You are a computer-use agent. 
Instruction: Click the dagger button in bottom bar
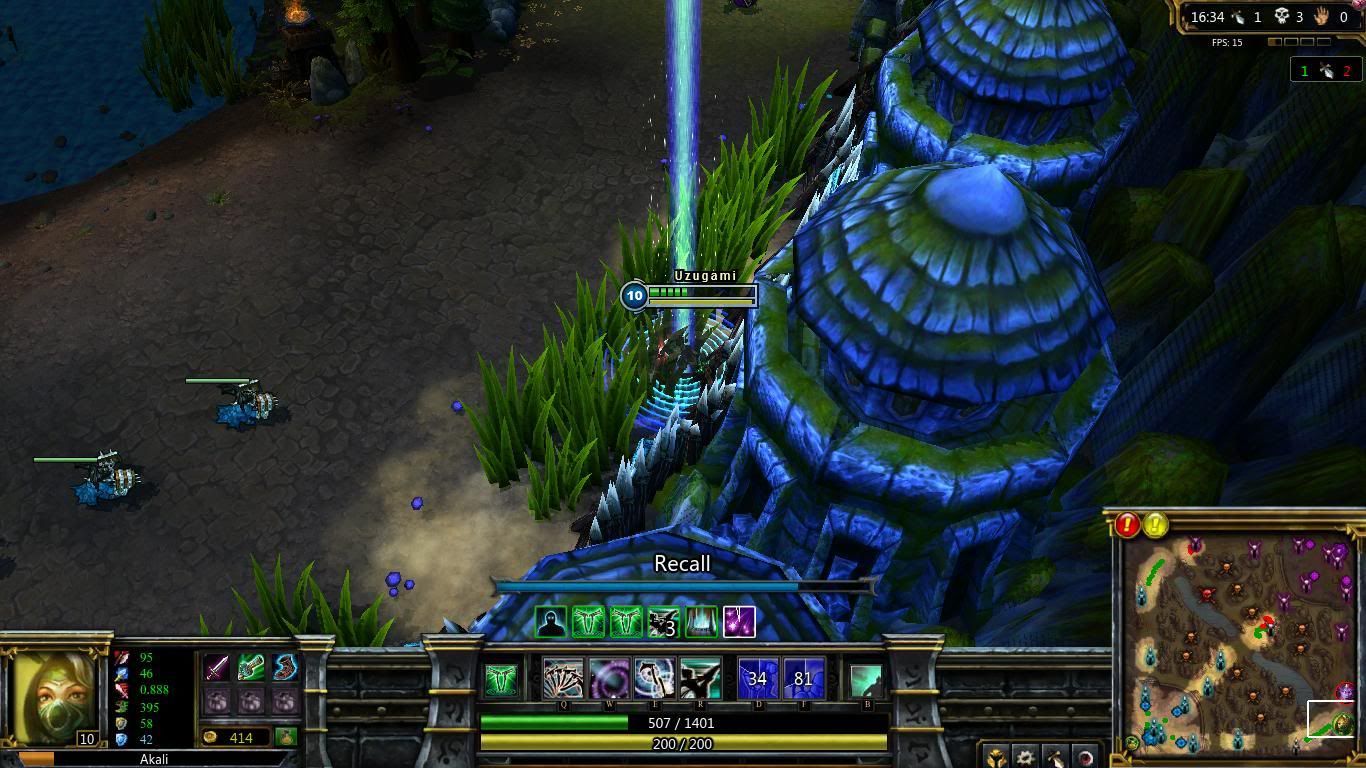click(x=1055, y=757)
